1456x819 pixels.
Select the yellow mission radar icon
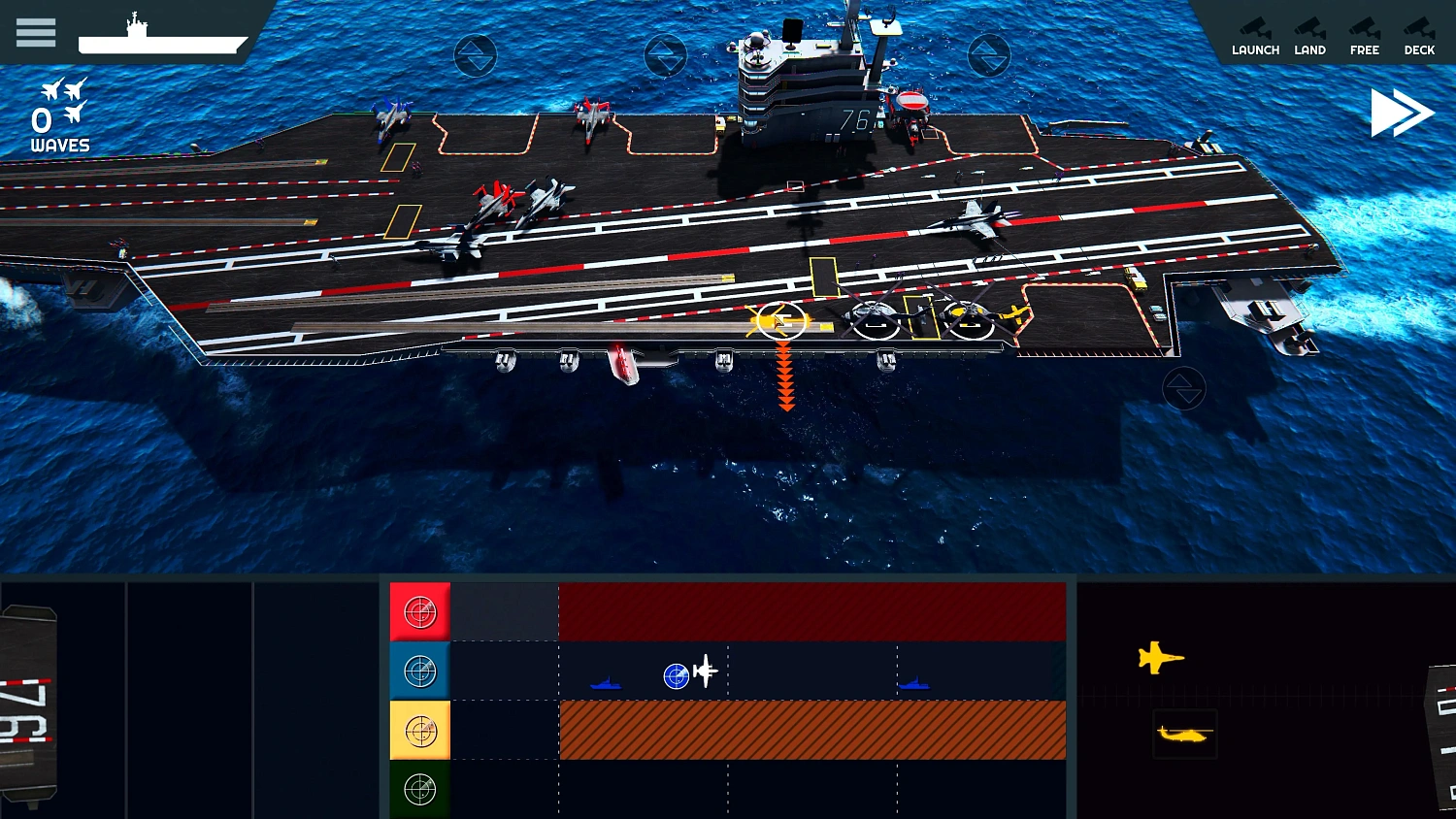[419, 730]
